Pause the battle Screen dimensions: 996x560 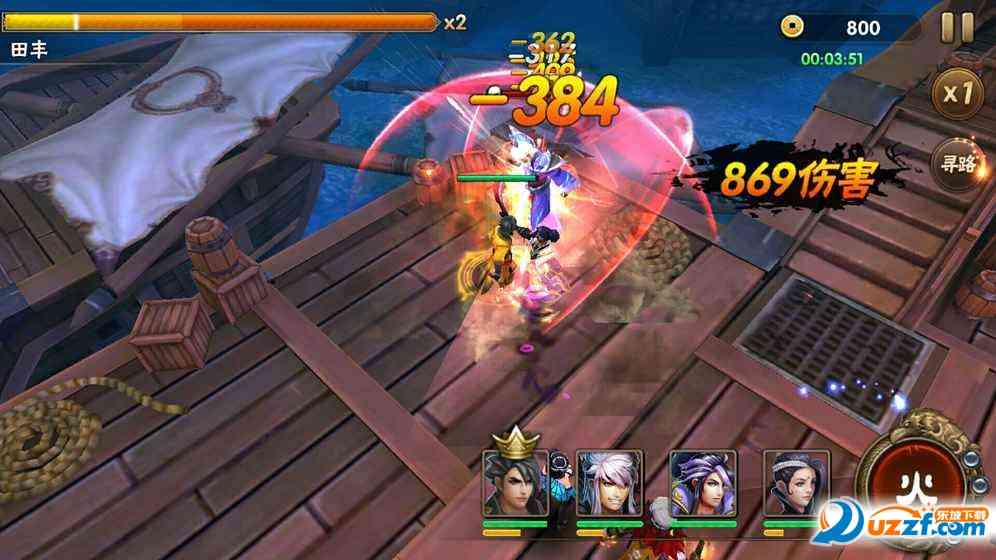click(957, 28)
